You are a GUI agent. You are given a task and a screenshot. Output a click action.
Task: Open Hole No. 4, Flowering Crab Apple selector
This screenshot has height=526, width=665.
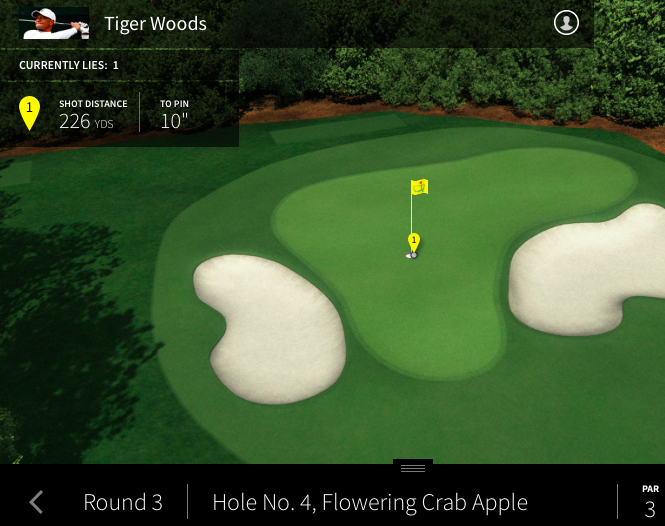click(x=370, y=502)
